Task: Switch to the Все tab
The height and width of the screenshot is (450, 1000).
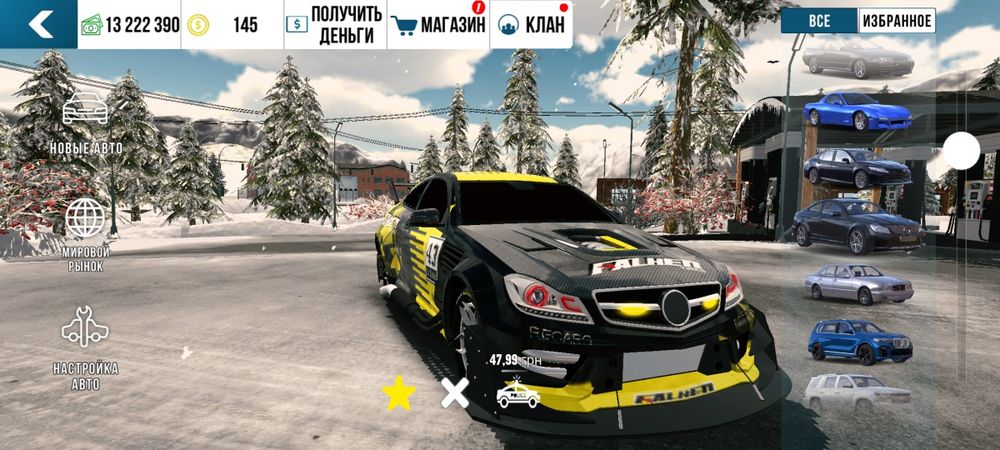Action: tap(819, 20)
